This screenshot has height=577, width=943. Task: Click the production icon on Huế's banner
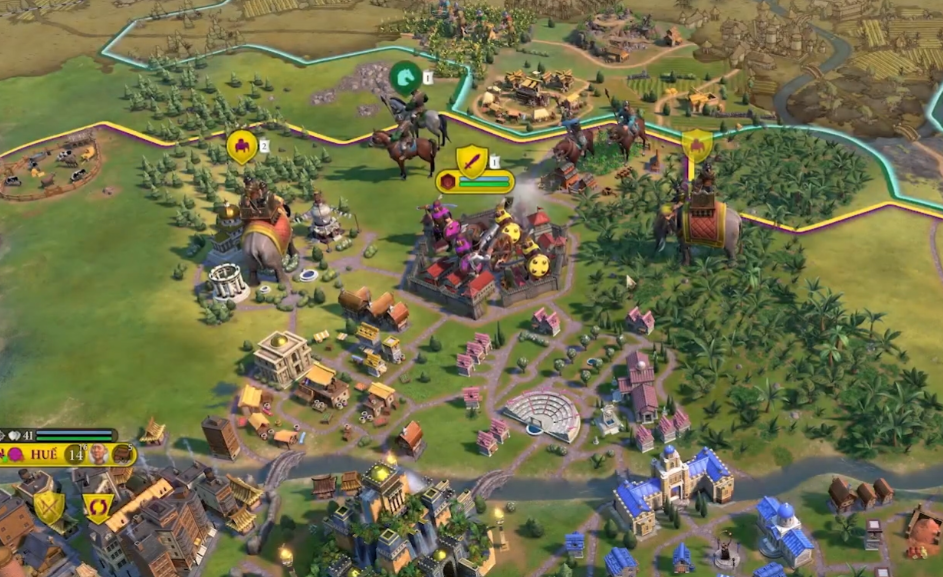click(x=122, y=454)
